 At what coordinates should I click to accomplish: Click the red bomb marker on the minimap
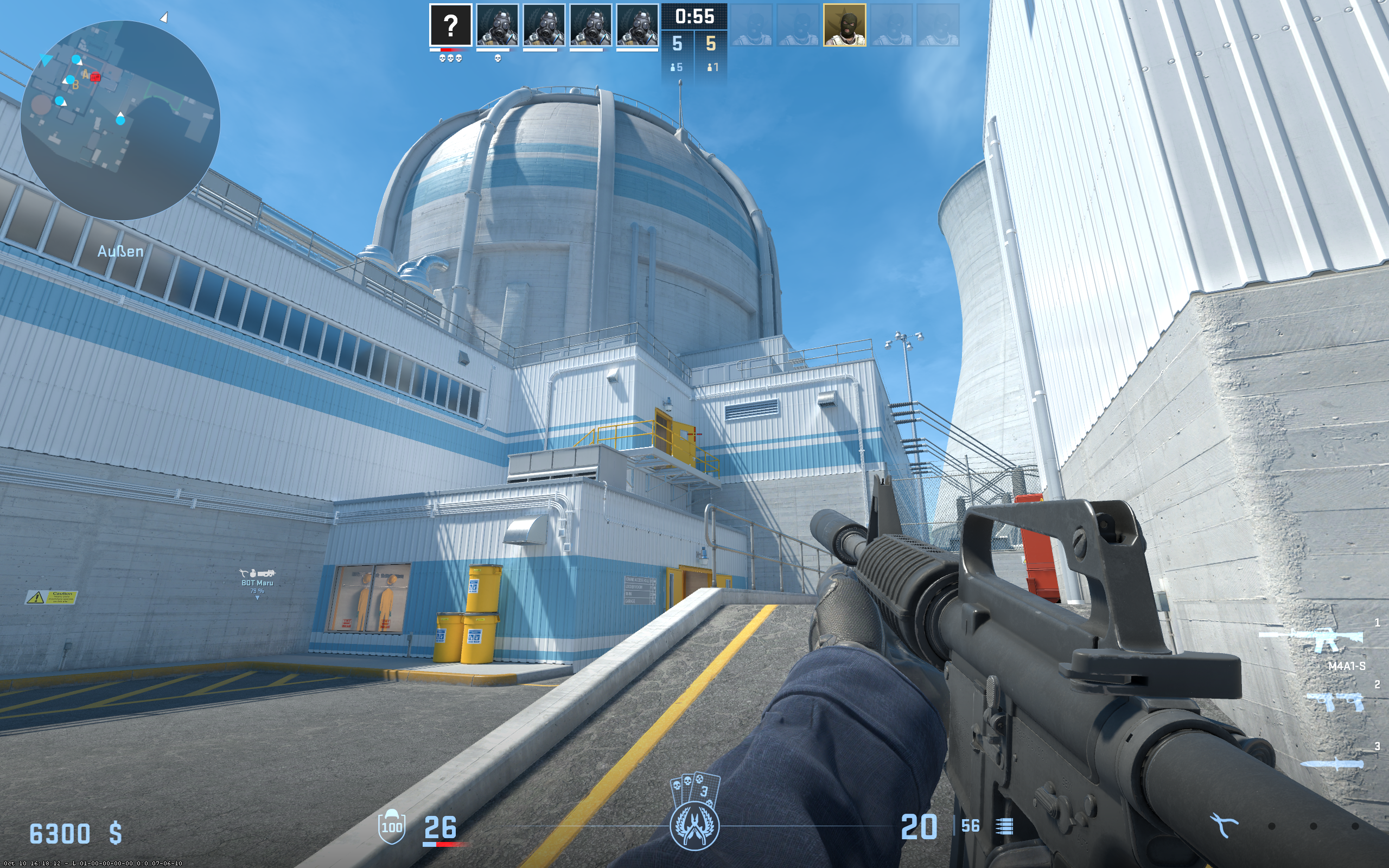[95, 77]
